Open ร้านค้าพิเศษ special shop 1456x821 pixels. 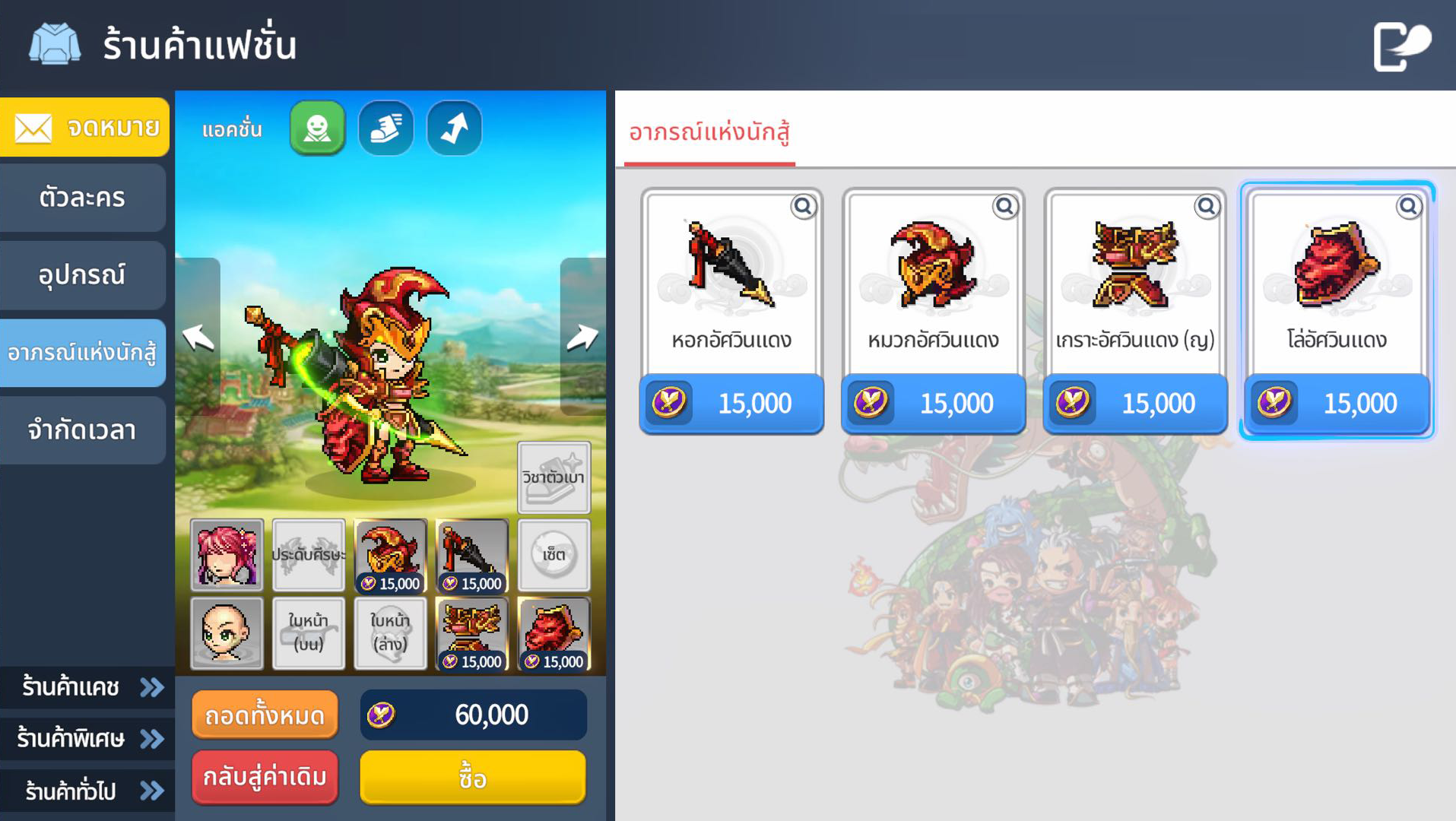point(87,738)
